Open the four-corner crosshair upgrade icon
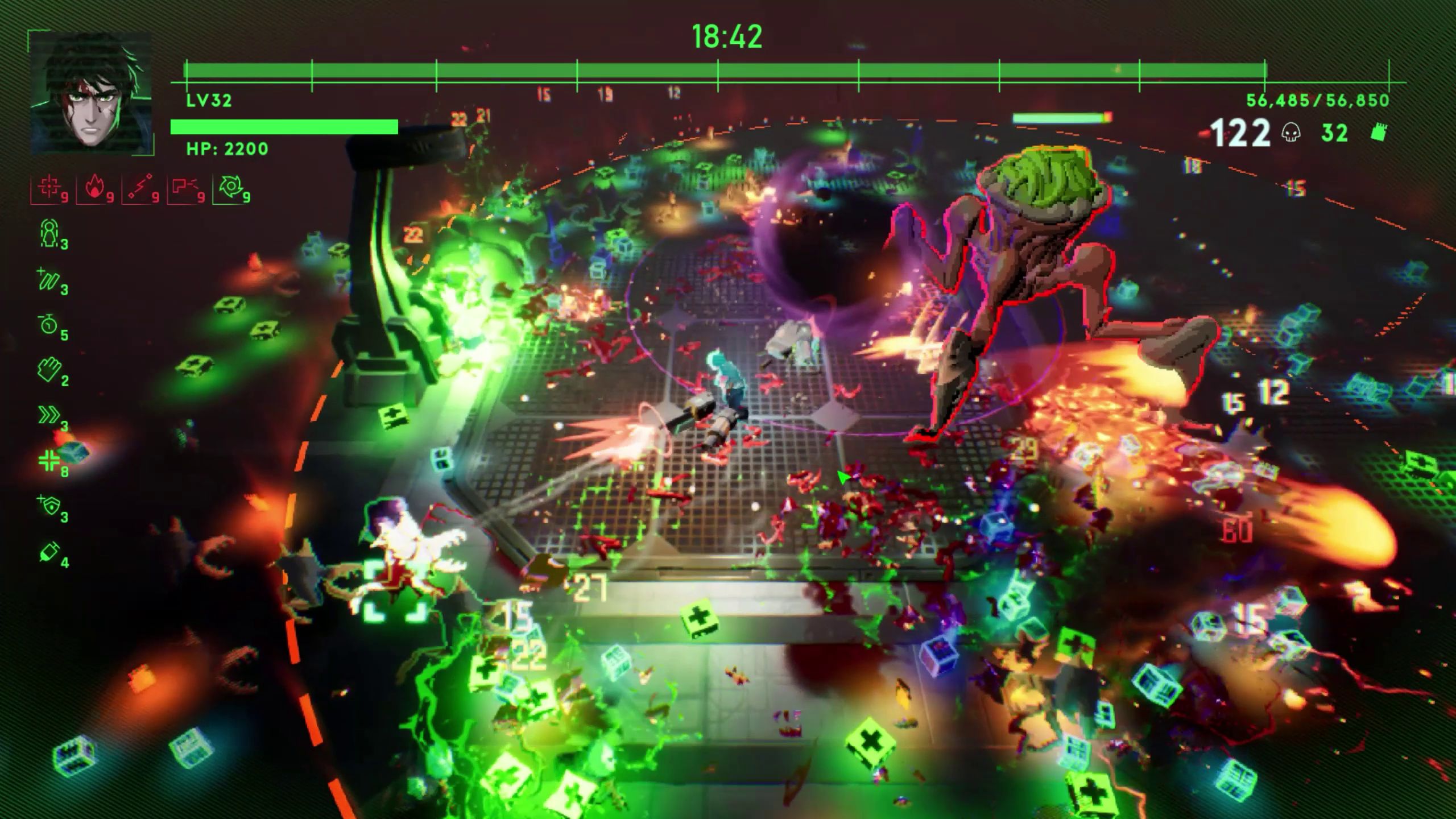Viewport: 1456px width, 819px height. (x=49, y=461)
